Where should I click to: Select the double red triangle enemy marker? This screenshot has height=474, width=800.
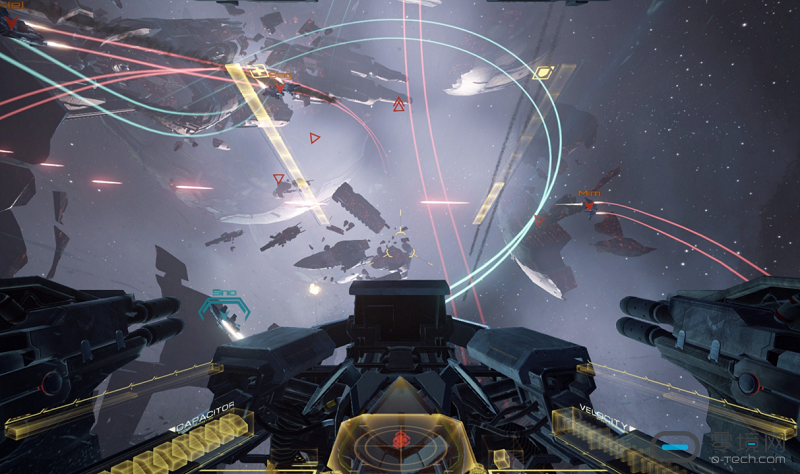(399, 103)
